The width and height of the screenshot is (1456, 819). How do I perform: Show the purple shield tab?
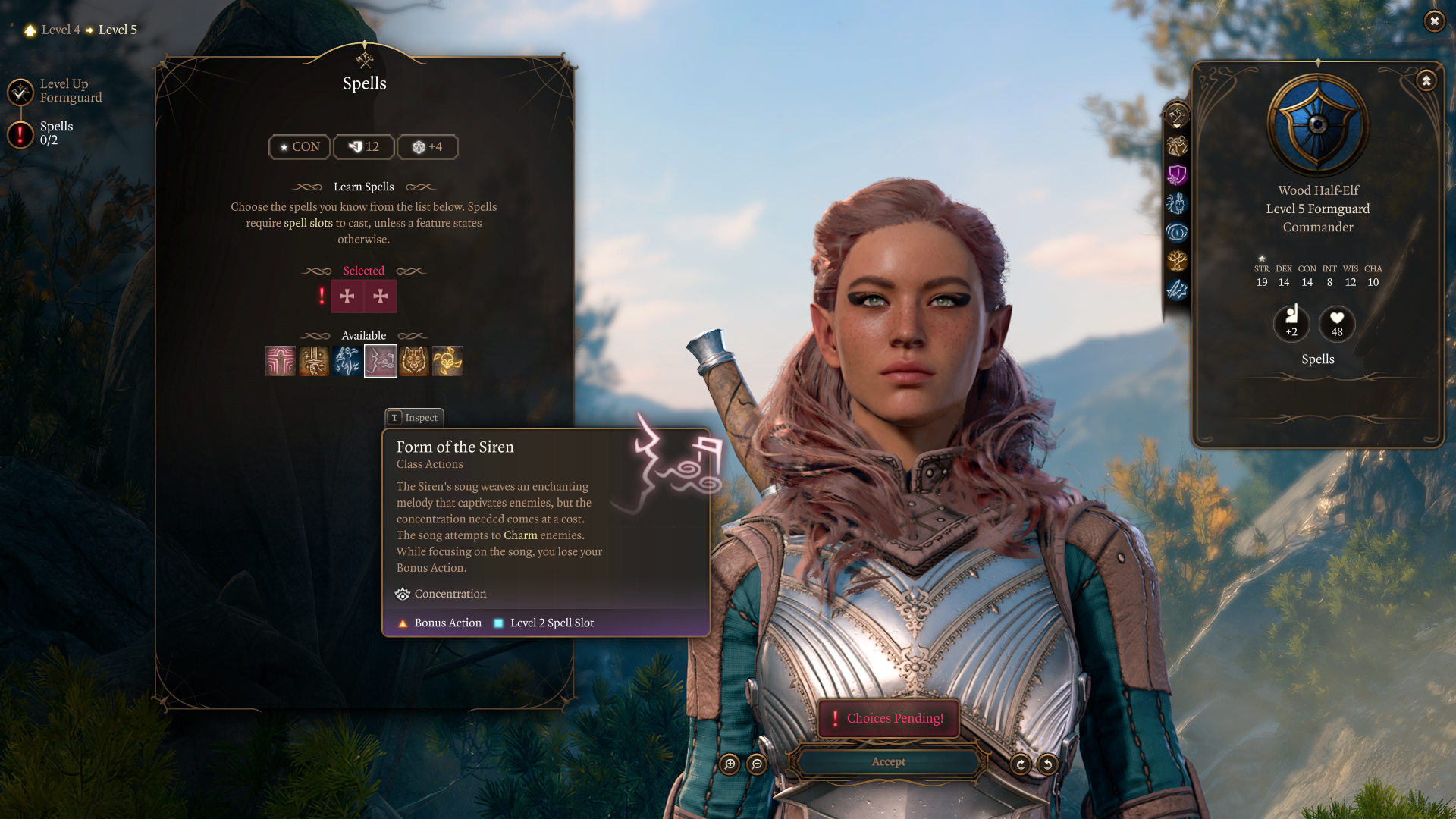pos(1177,175)
